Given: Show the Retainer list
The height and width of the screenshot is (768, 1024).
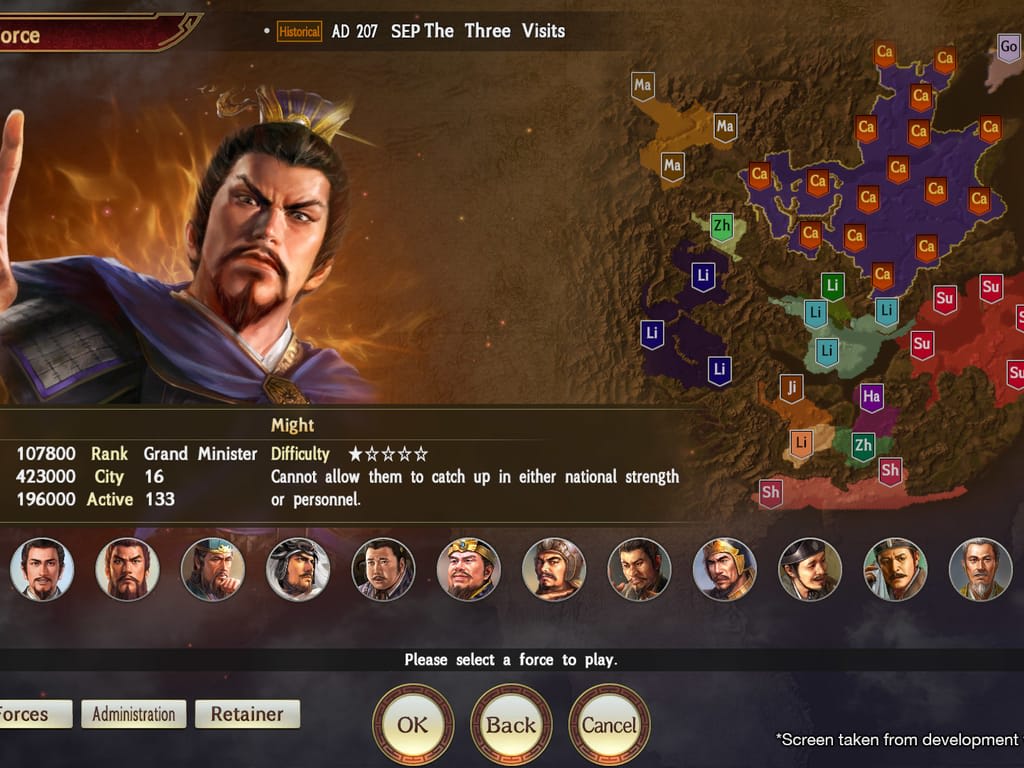Looking at the screenshot, I should coord(247,714).
